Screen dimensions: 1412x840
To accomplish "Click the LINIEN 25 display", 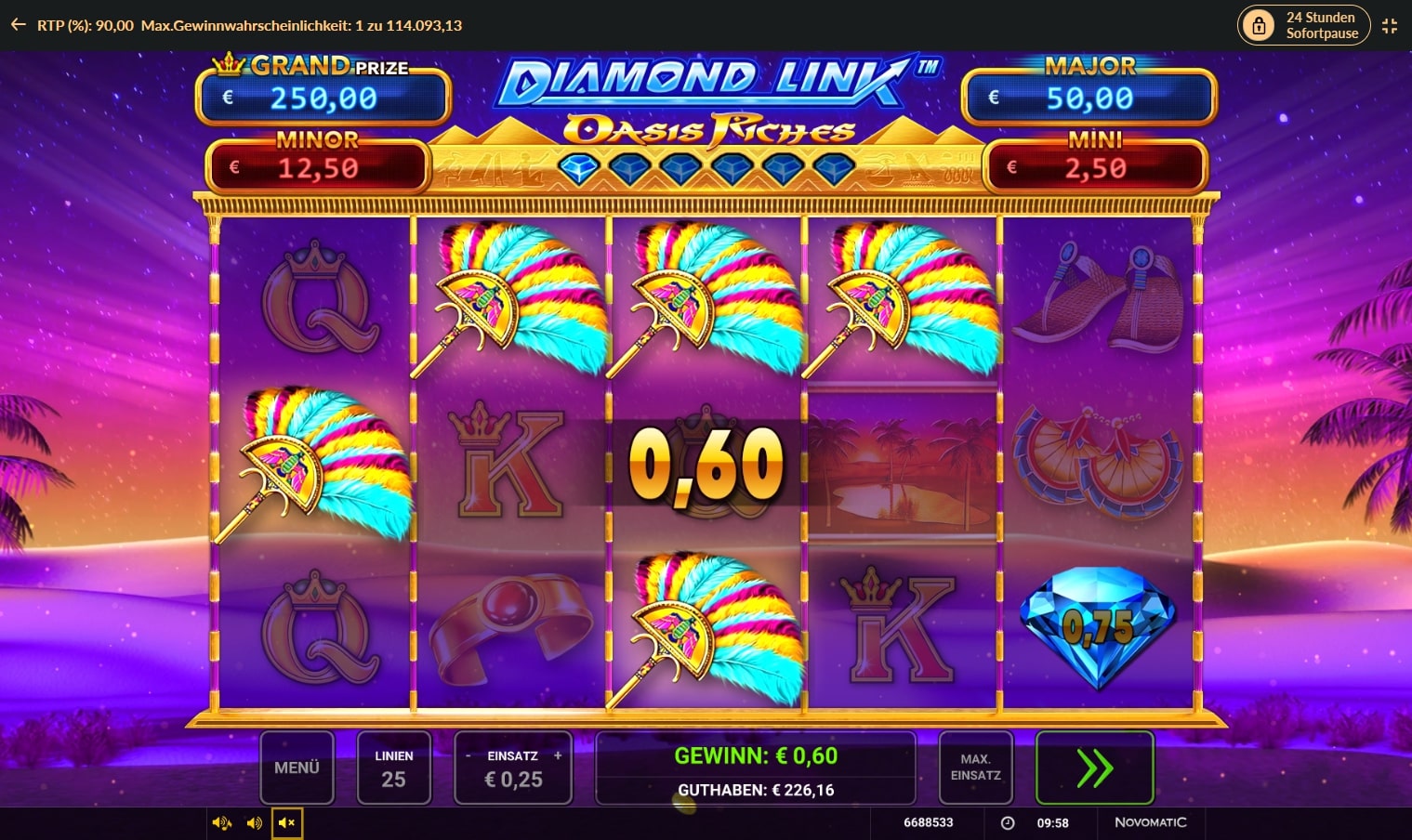I will 394,768.
